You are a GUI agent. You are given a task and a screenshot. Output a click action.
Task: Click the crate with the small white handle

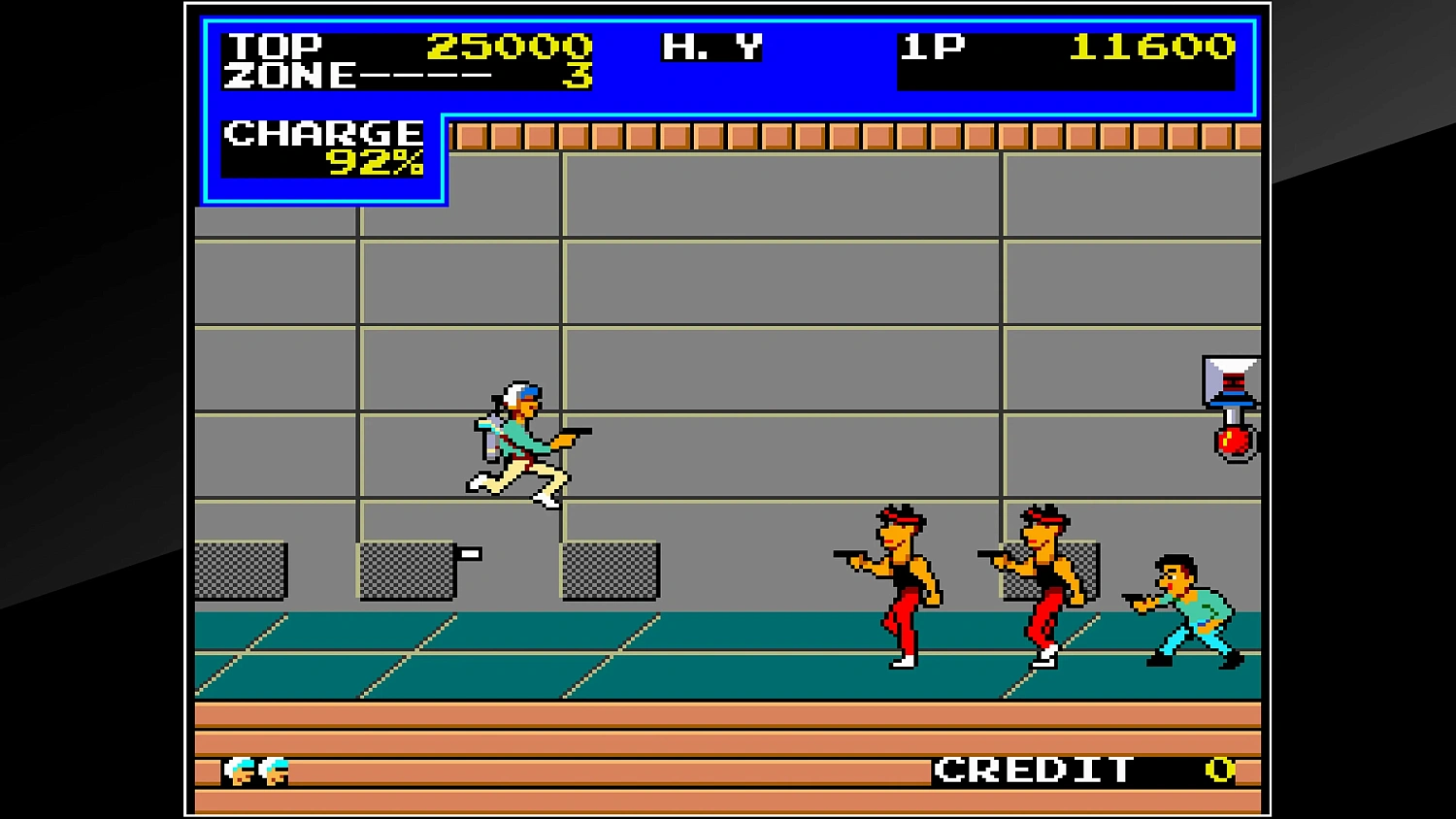408,571
